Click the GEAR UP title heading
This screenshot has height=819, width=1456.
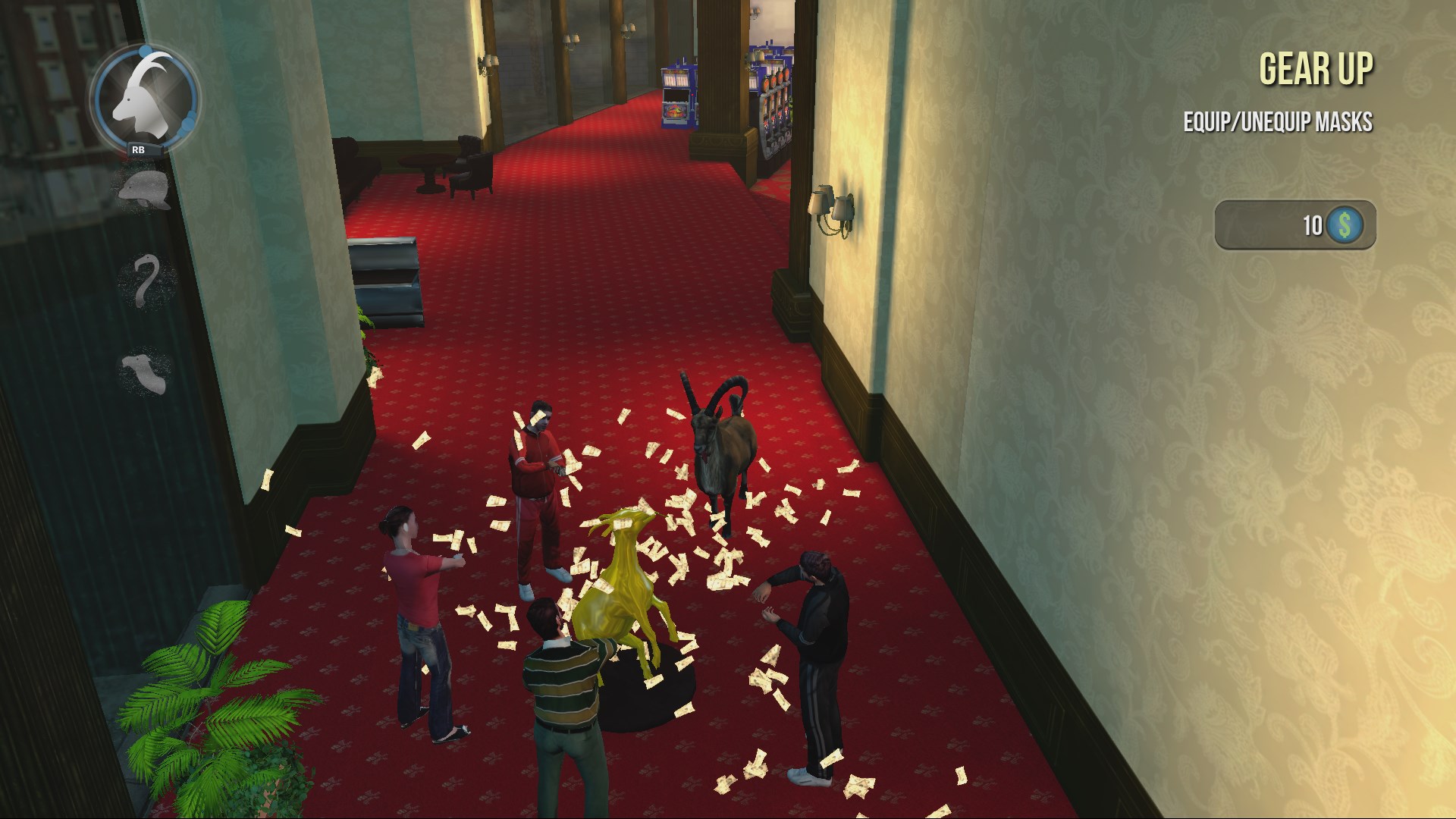1316,68
